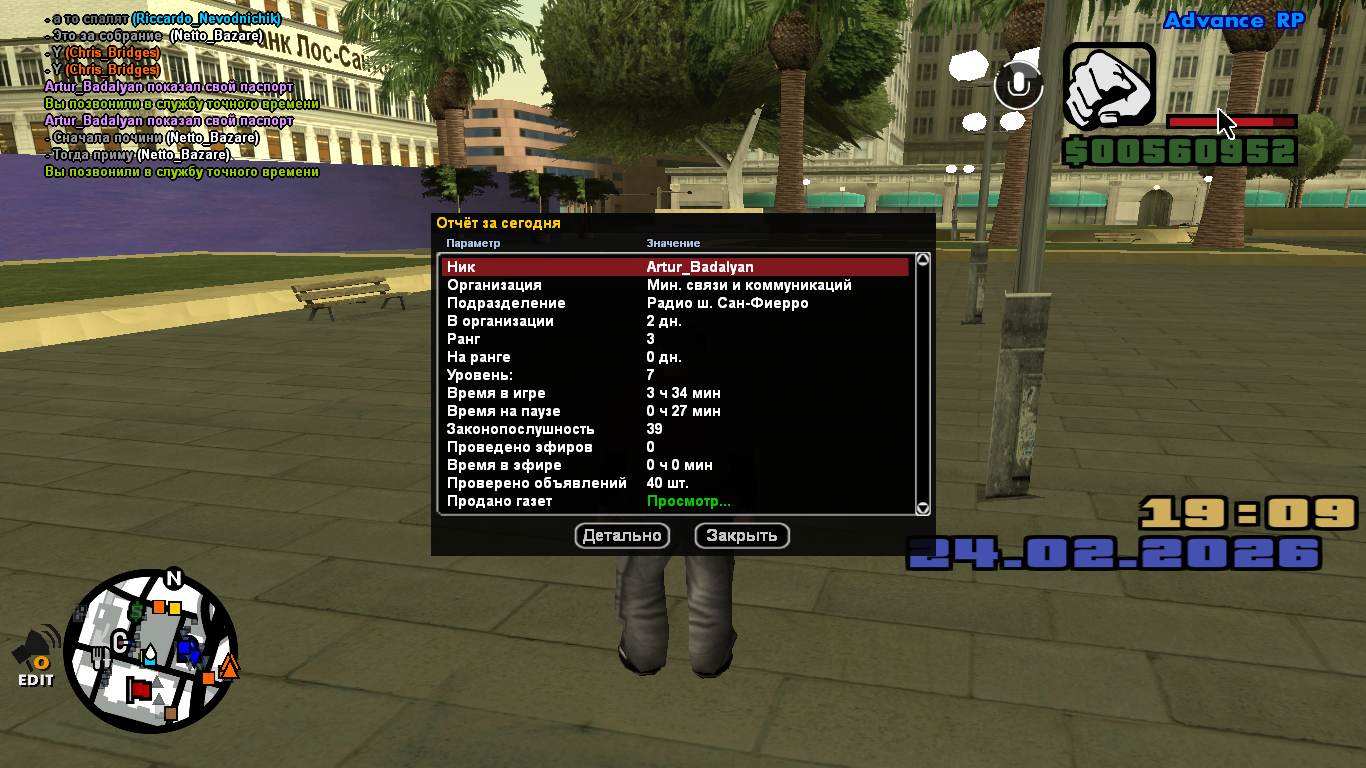Screen dimensions: 1366x768
Task: Choose the Проведено эфиров row
Action: pos(675,447)
